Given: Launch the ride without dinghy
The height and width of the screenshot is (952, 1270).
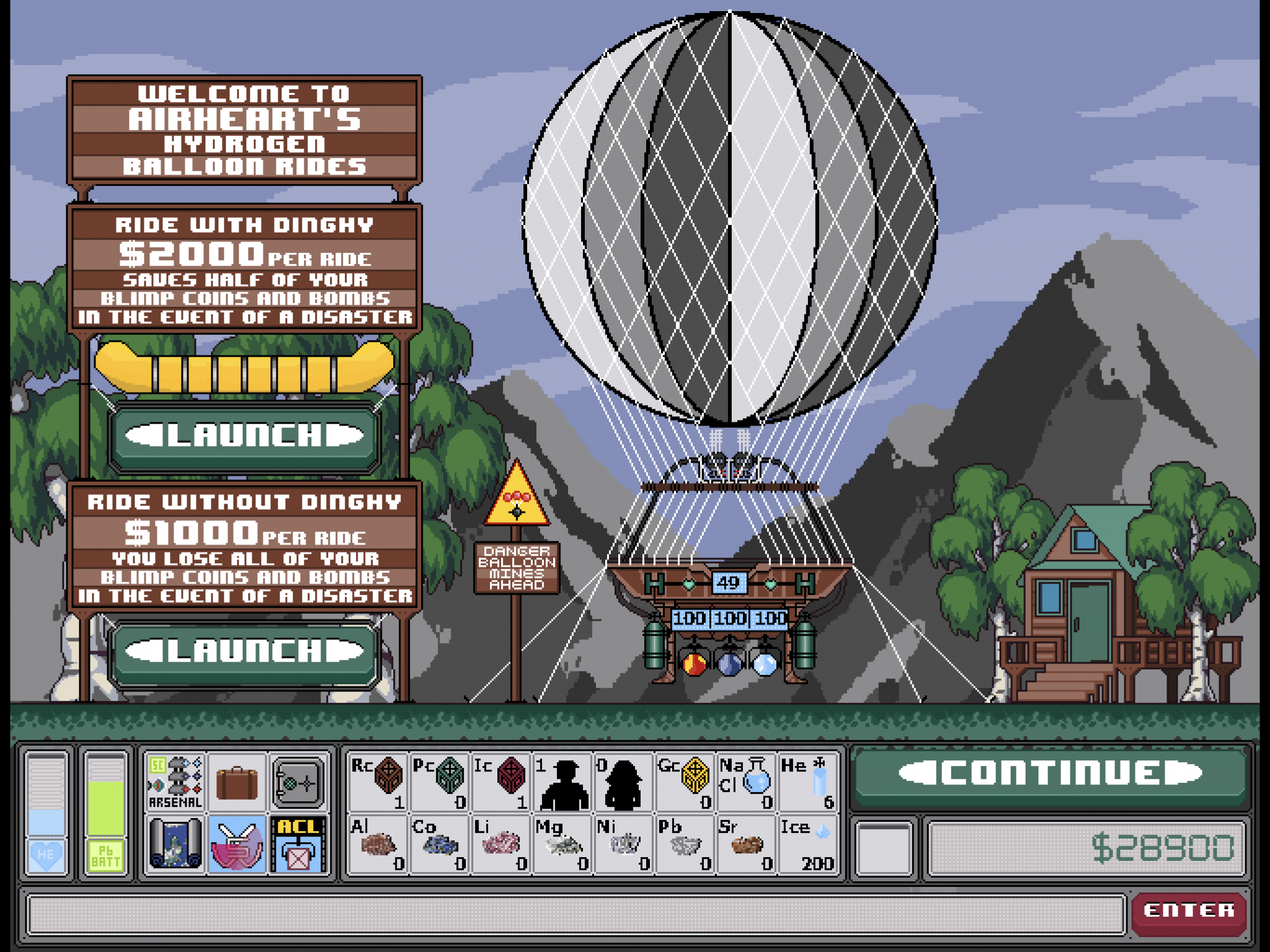Looking at the screenshot, I should coord(243,652).
